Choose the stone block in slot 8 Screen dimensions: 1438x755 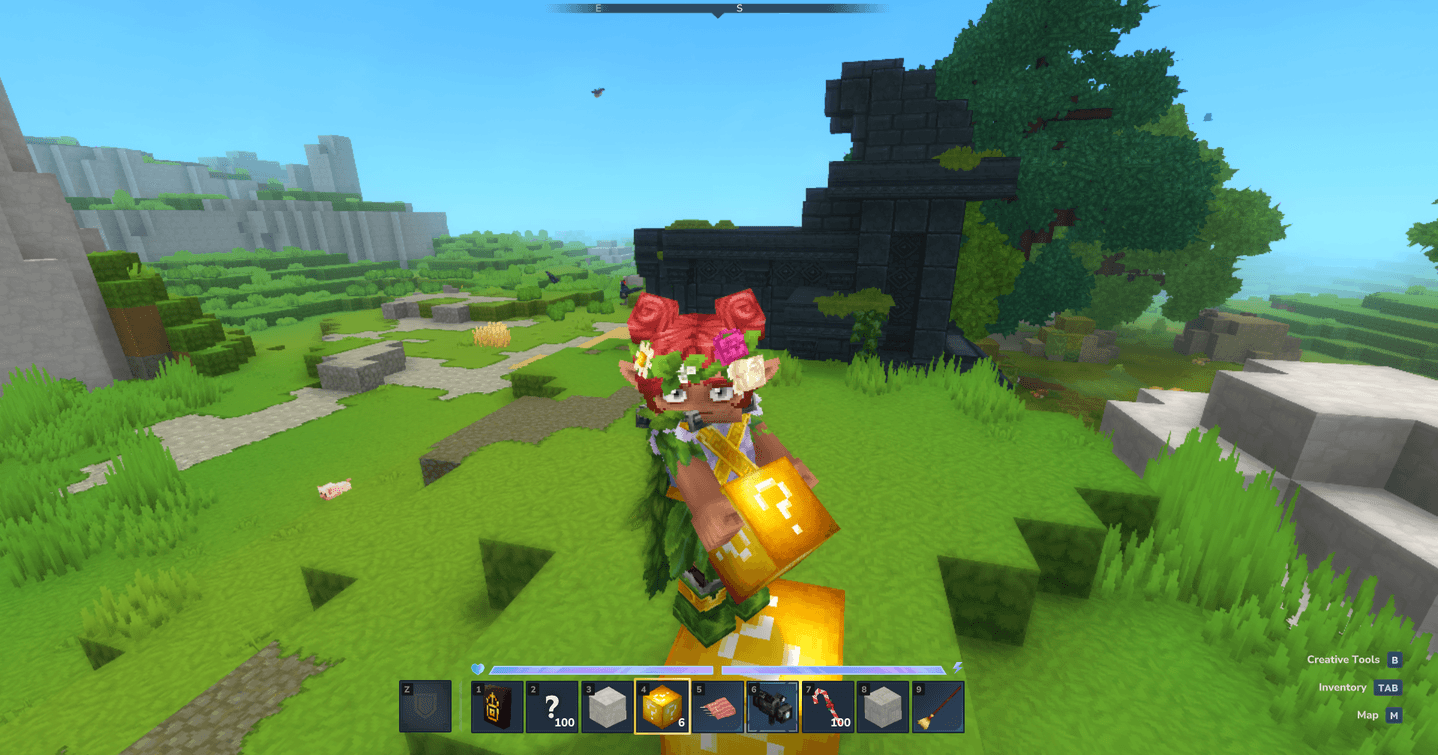click(882, 707)
